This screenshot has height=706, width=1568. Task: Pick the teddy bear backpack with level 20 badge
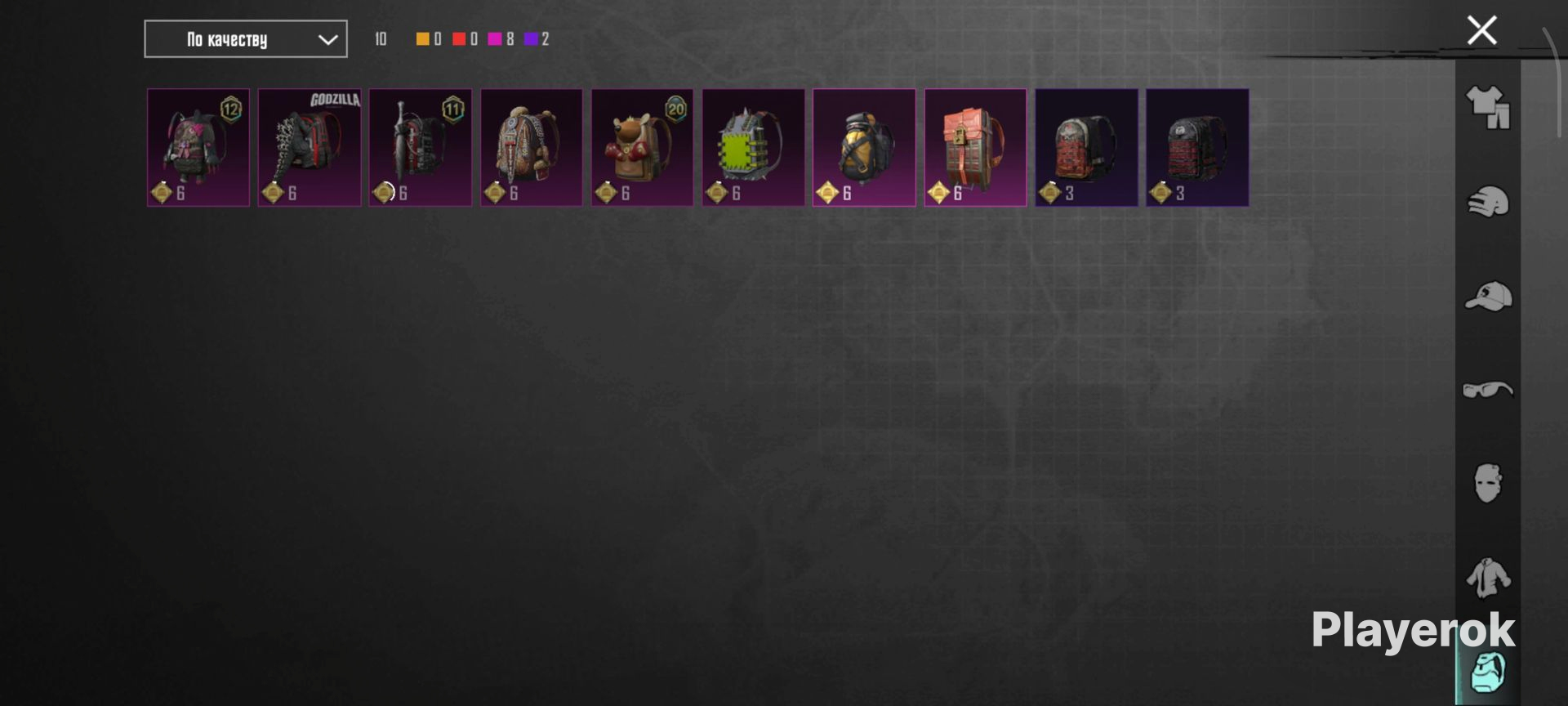tap(642, 147)
